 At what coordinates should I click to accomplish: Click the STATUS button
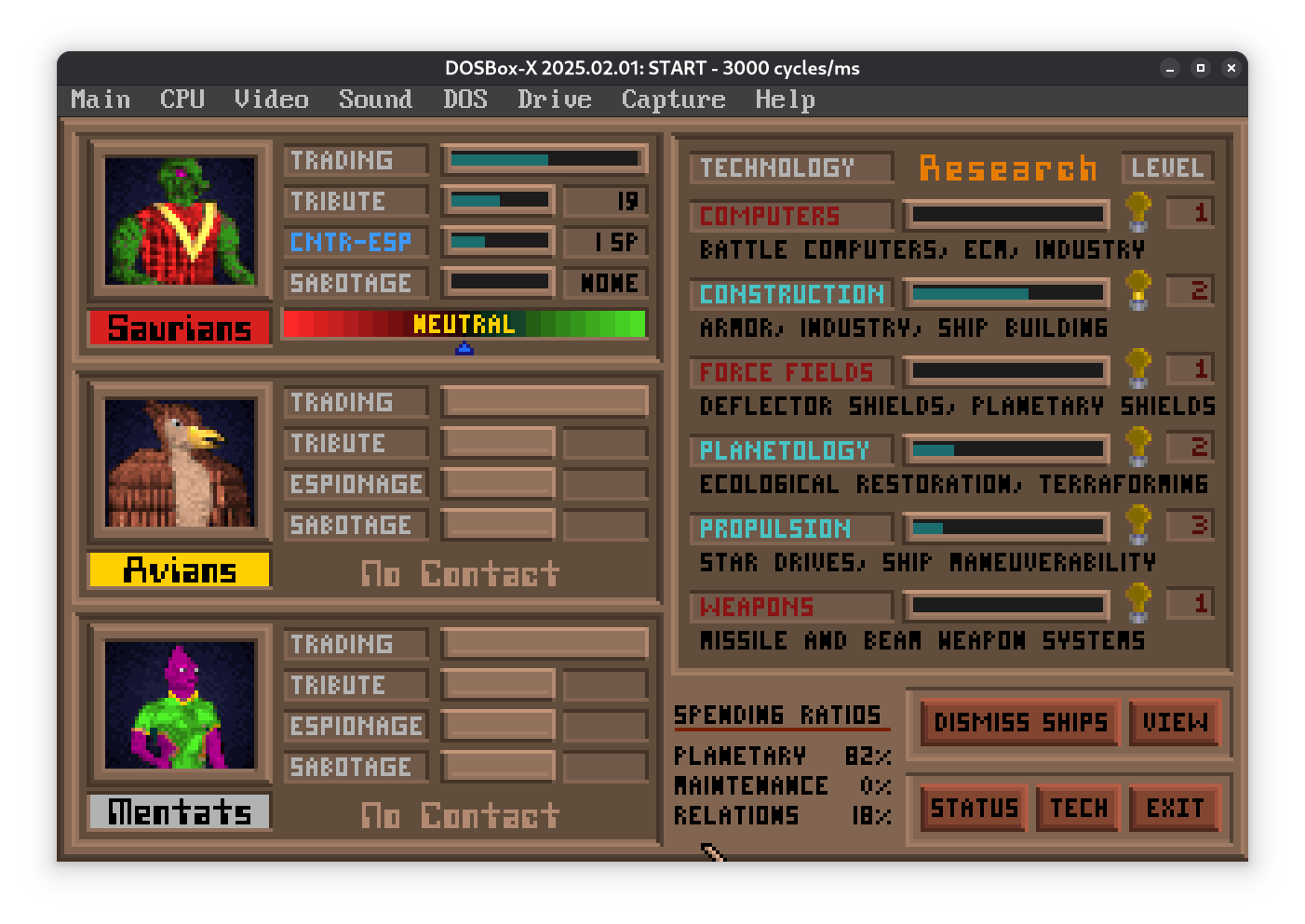(974, 808)
